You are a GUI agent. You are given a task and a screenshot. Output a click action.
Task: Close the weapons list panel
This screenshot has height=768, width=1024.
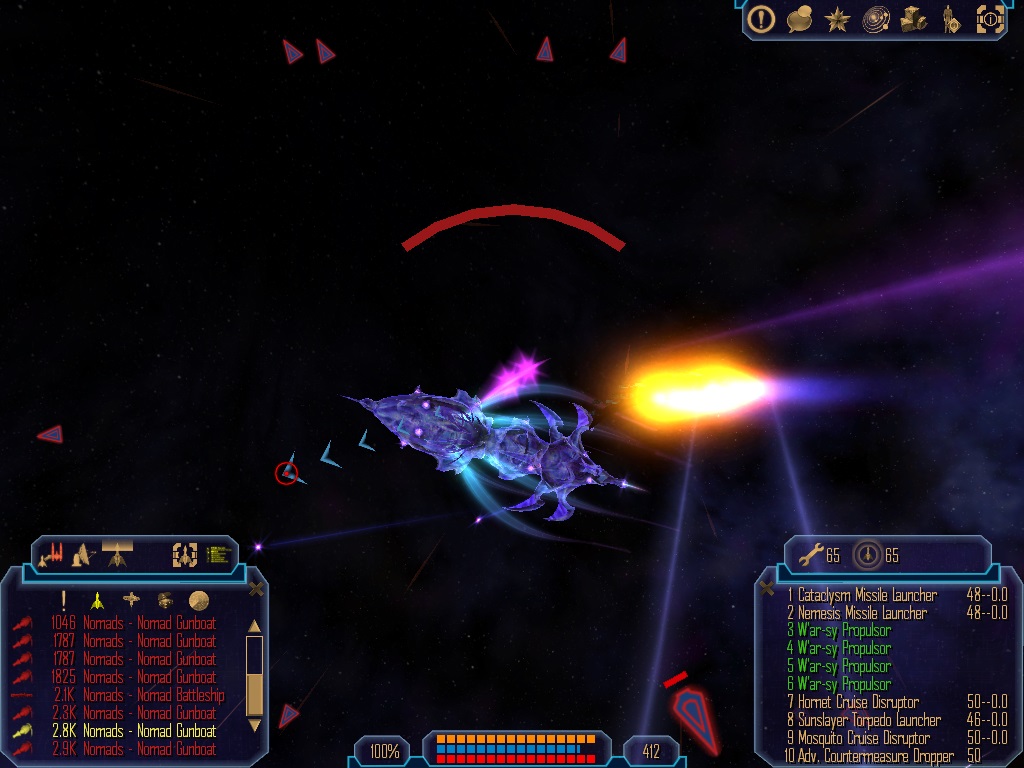coord(767,588)
